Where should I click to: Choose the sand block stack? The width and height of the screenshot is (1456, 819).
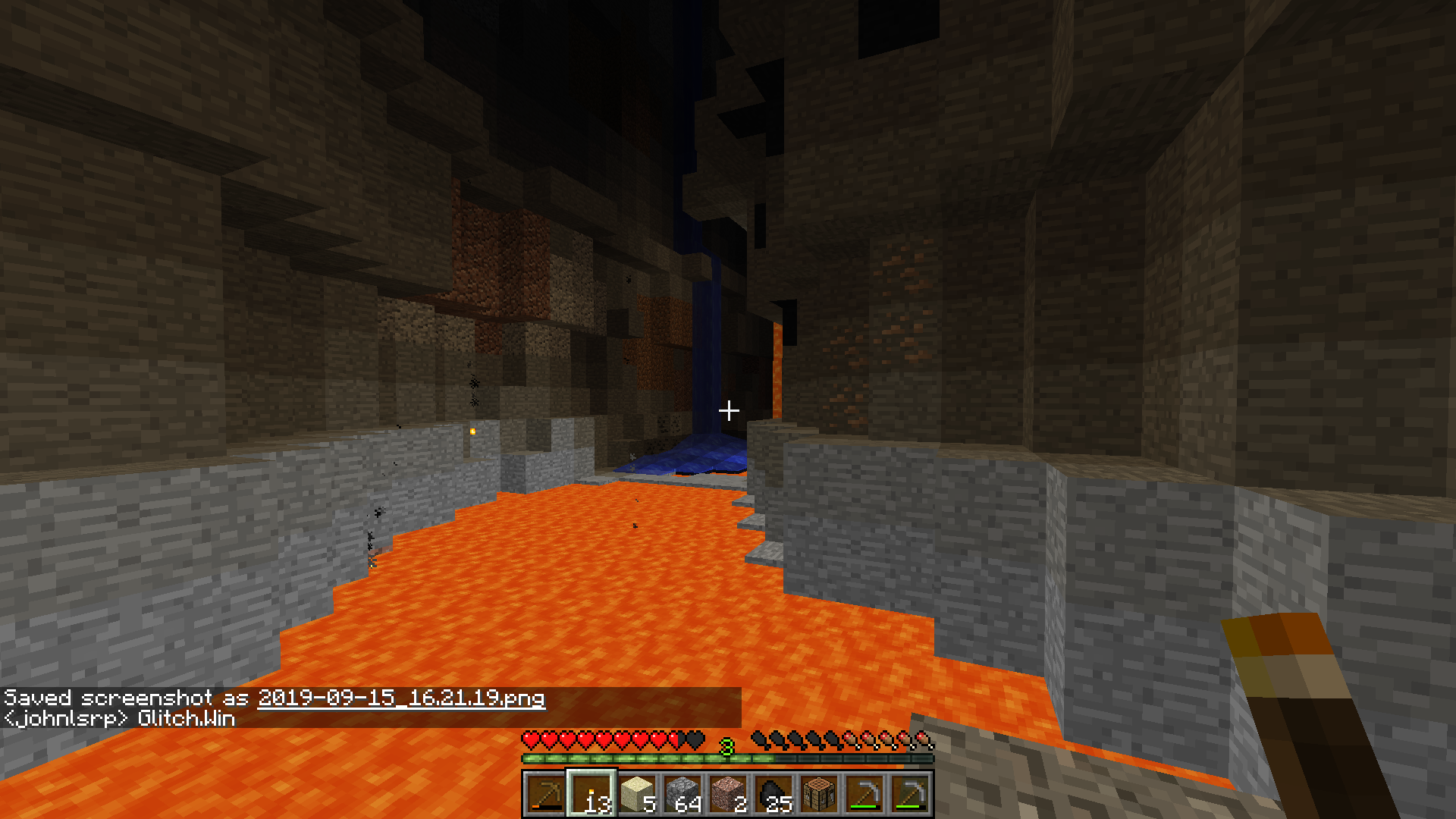637,794
